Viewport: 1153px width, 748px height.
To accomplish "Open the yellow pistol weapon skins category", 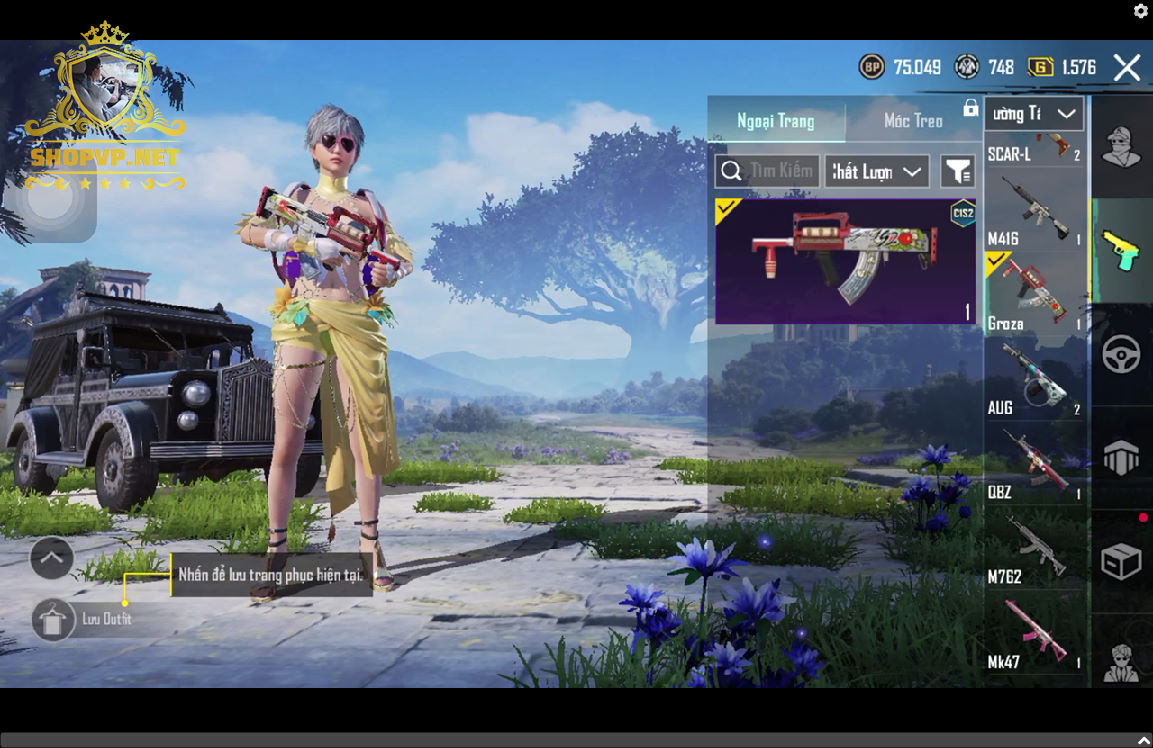I will tap(1121, 251).
